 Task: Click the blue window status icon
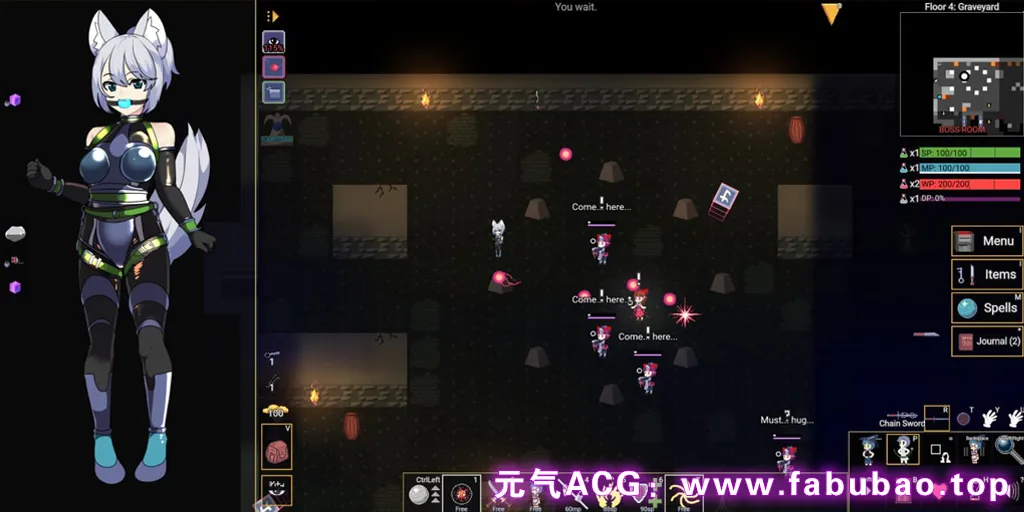tap(274, 92)
